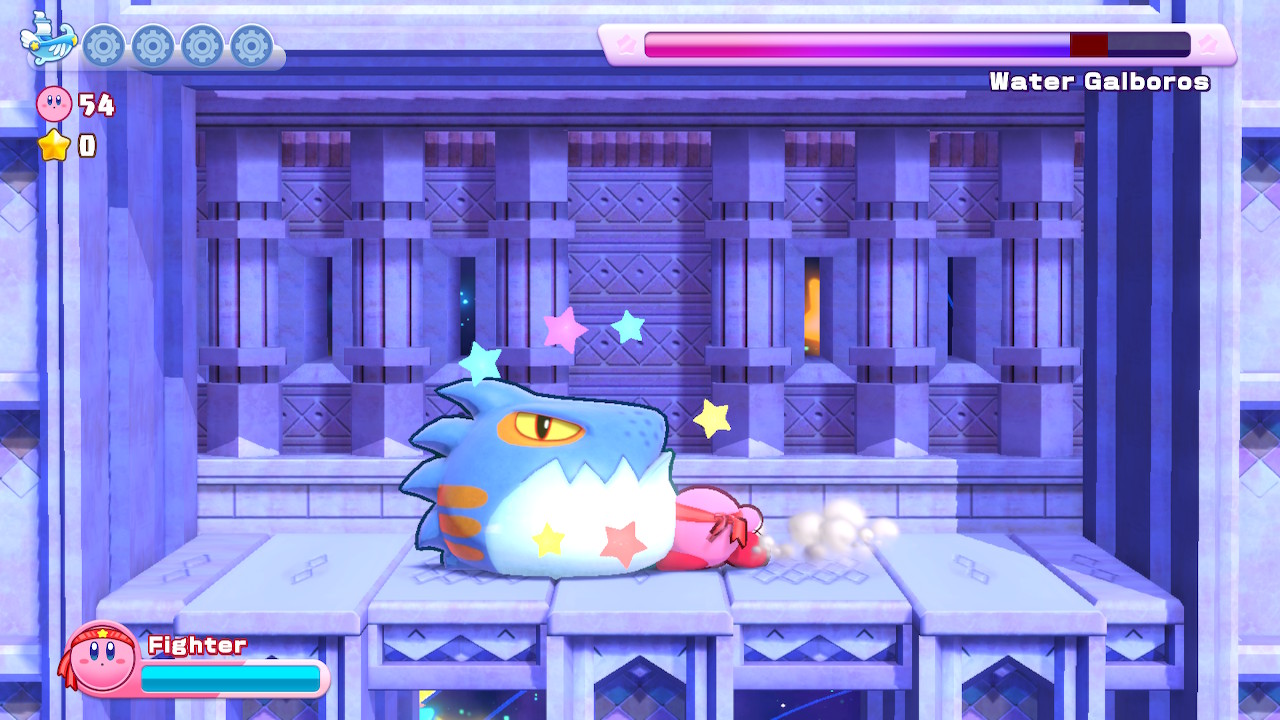1280x720 pixels.
Task: Click the blue star over Galboros
Action: tap(628, 325)
